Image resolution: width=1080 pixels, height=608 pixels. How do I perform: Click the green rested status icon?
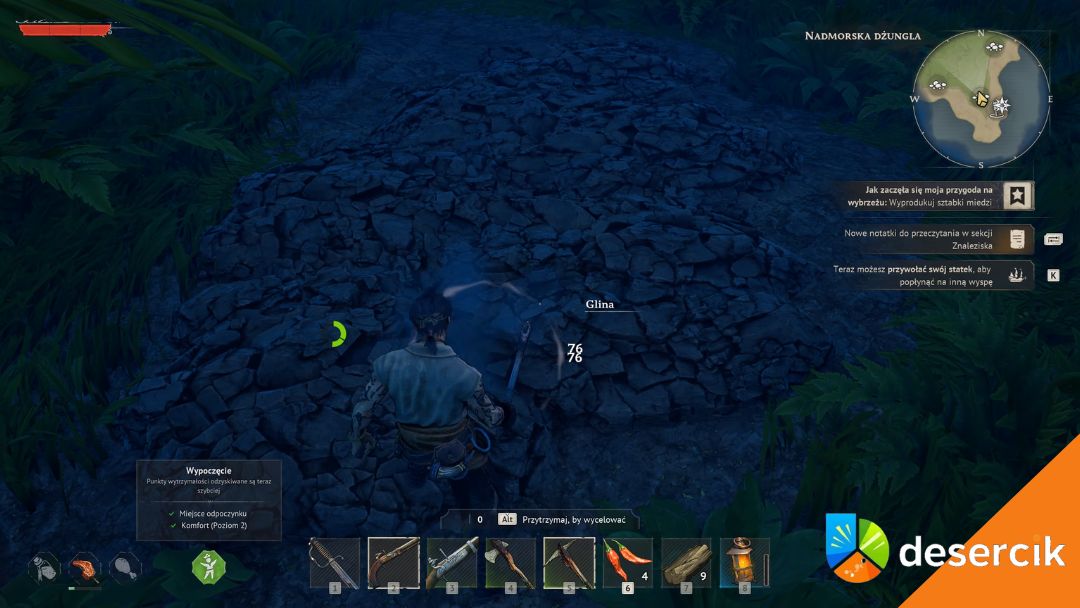point(209,567)
